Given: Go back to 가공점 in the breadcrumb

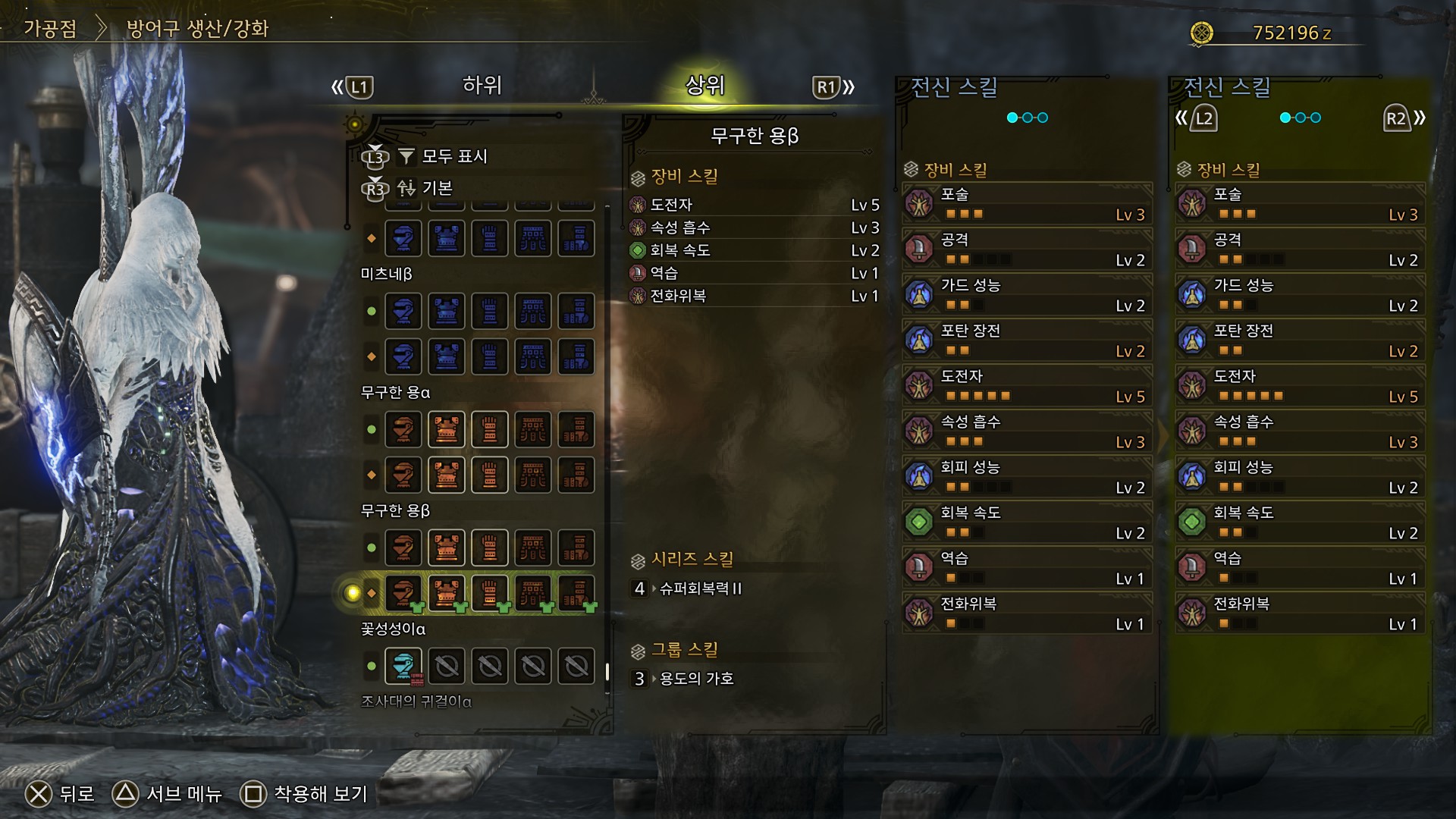Looking at the screenshot, I should pos(50,29).
